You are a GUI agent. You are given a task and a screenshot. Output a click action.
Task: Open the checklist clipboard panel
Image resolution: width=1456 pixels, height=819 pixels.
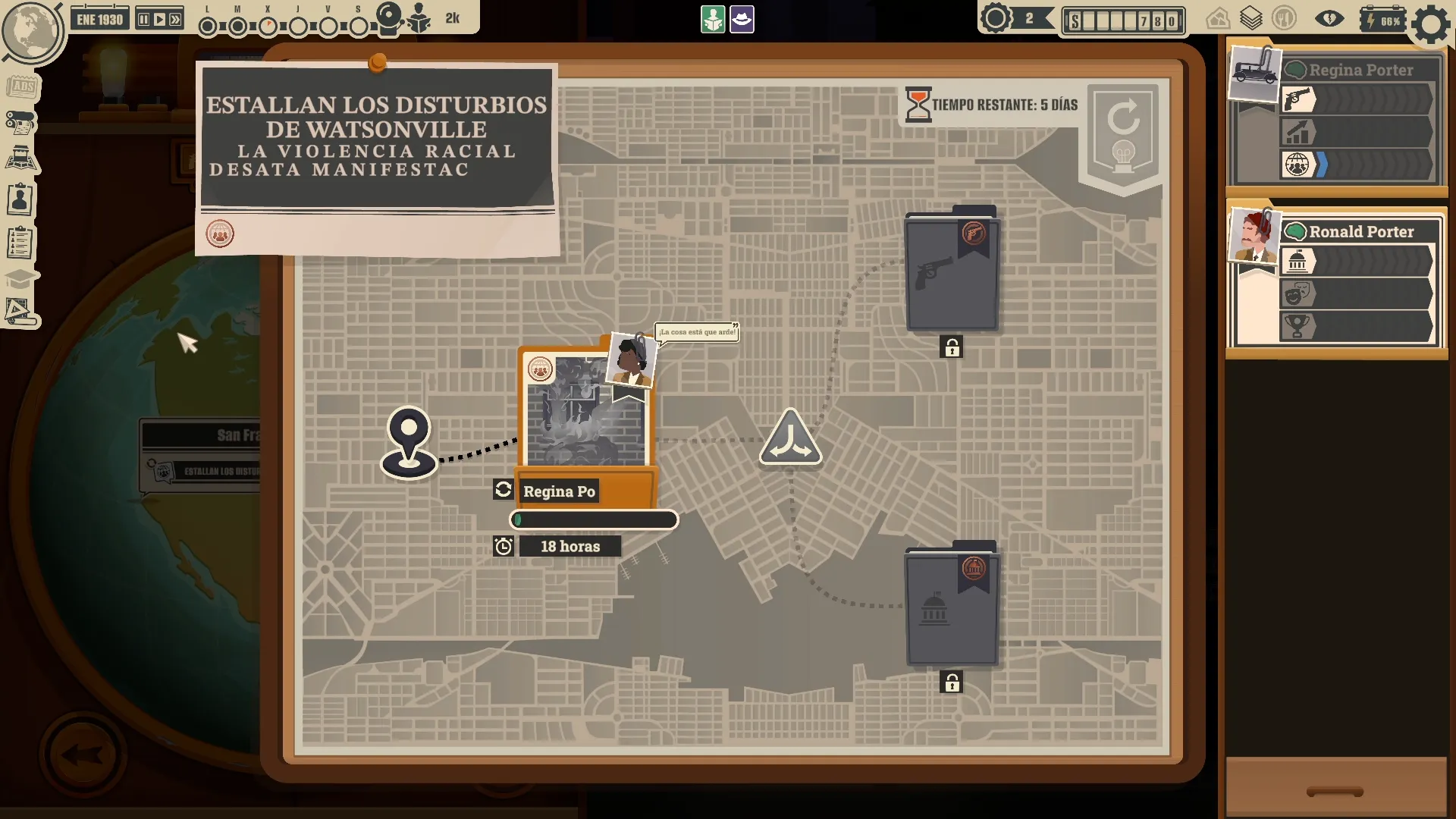[x=20, y=243]
